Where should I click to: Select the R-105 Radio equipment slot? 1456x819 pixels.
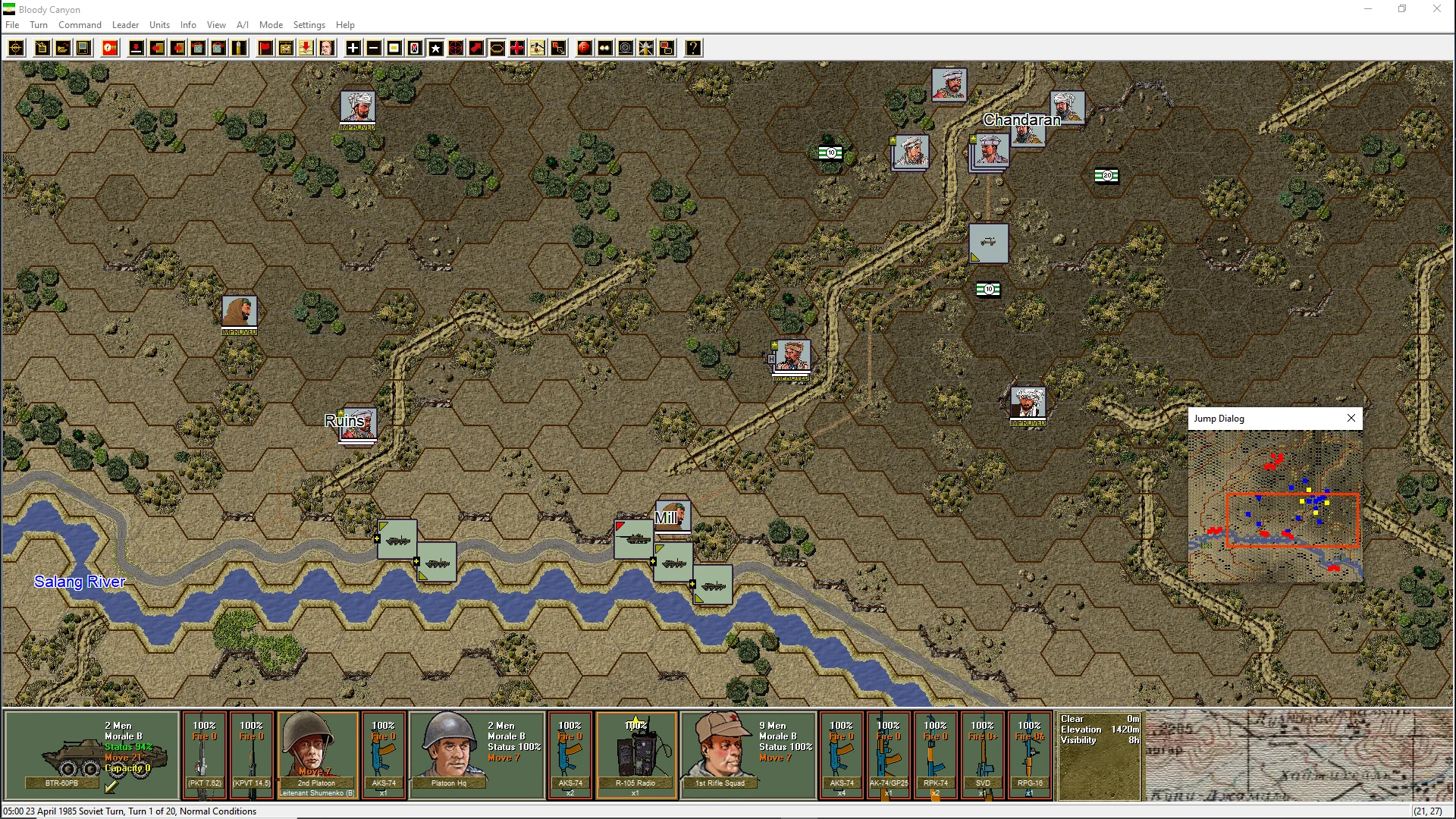click(635, 755)
